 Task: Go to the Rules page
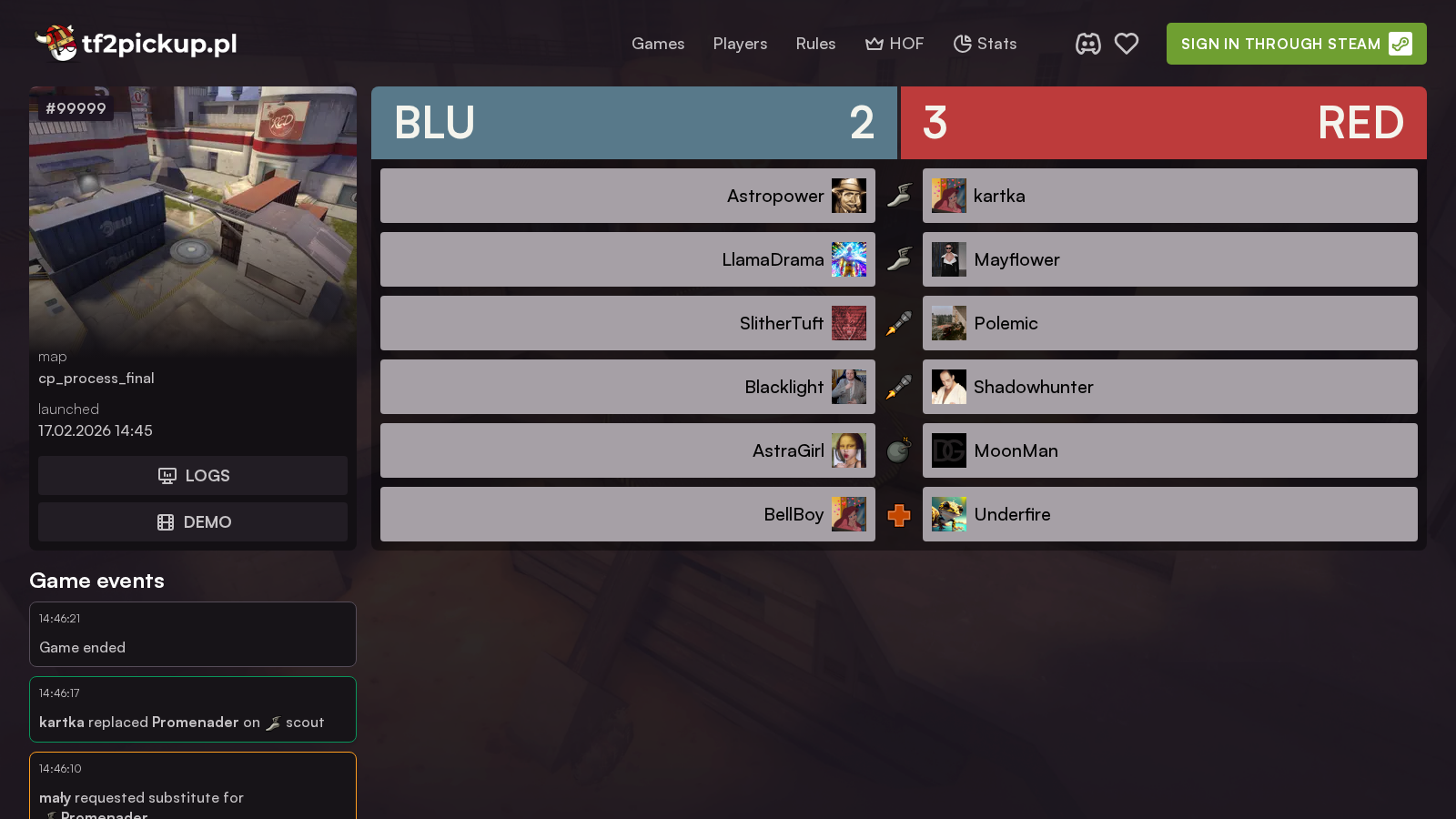click(815, 44)
